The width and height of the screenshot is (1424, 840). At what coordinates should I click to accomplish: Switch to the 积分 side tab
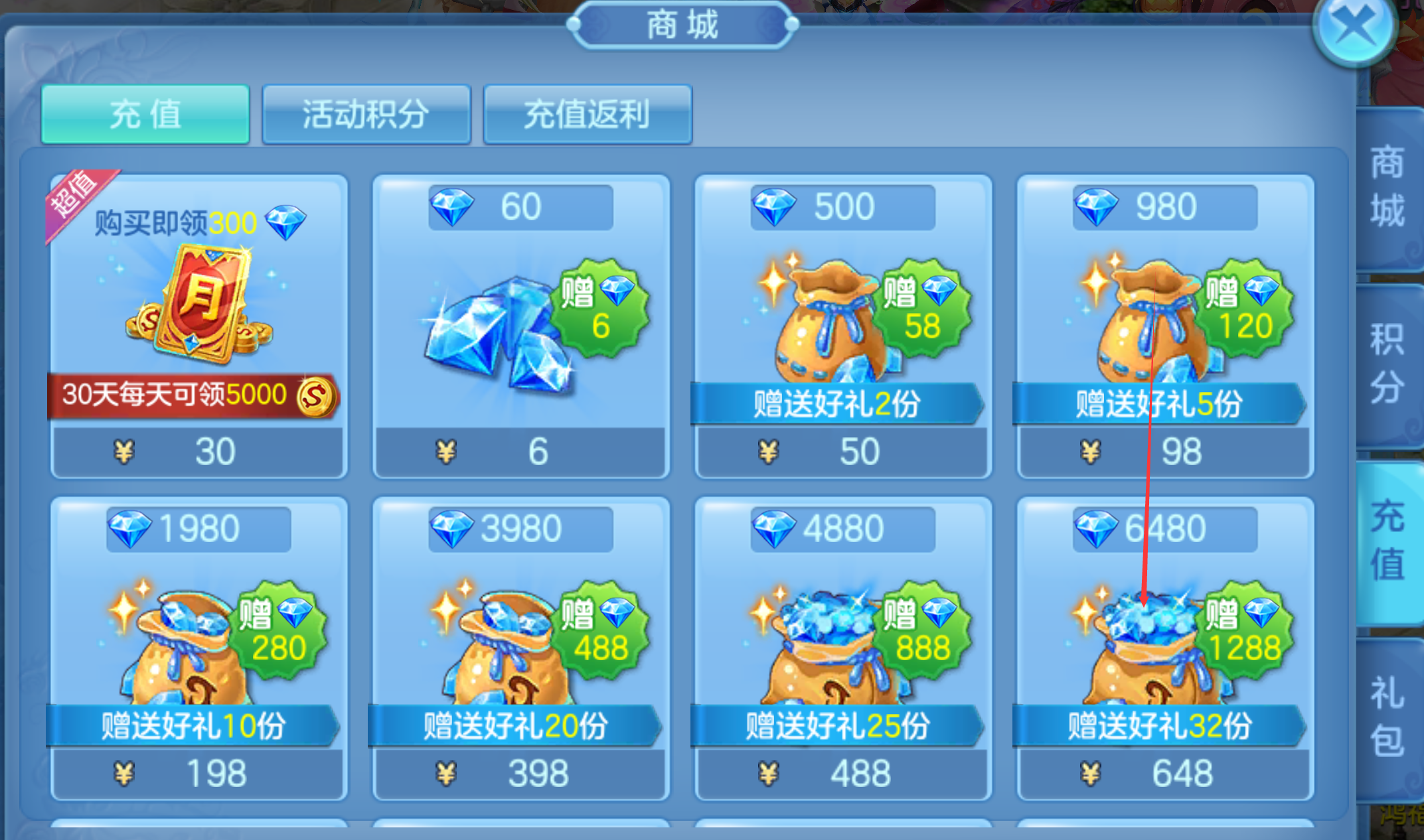point(1388,364)
